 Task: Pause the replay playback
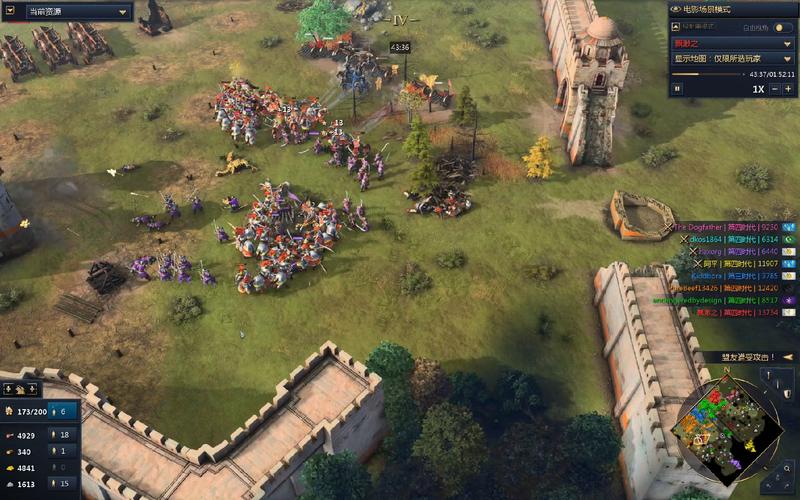677,89
